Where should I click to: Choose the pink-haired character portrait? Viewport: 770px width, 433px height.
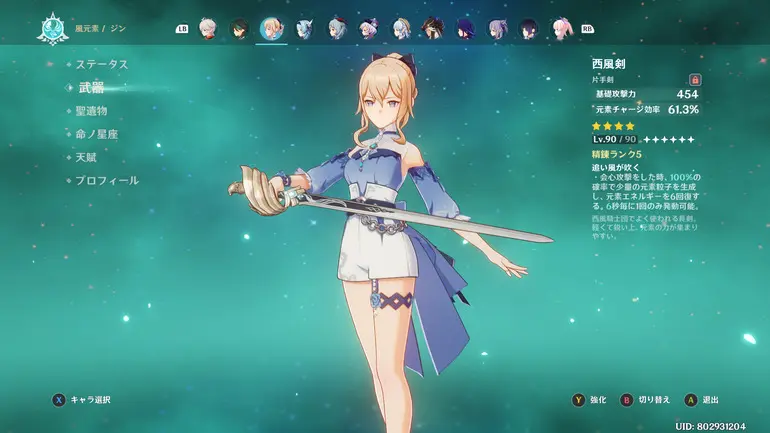[x=560, y=28]
